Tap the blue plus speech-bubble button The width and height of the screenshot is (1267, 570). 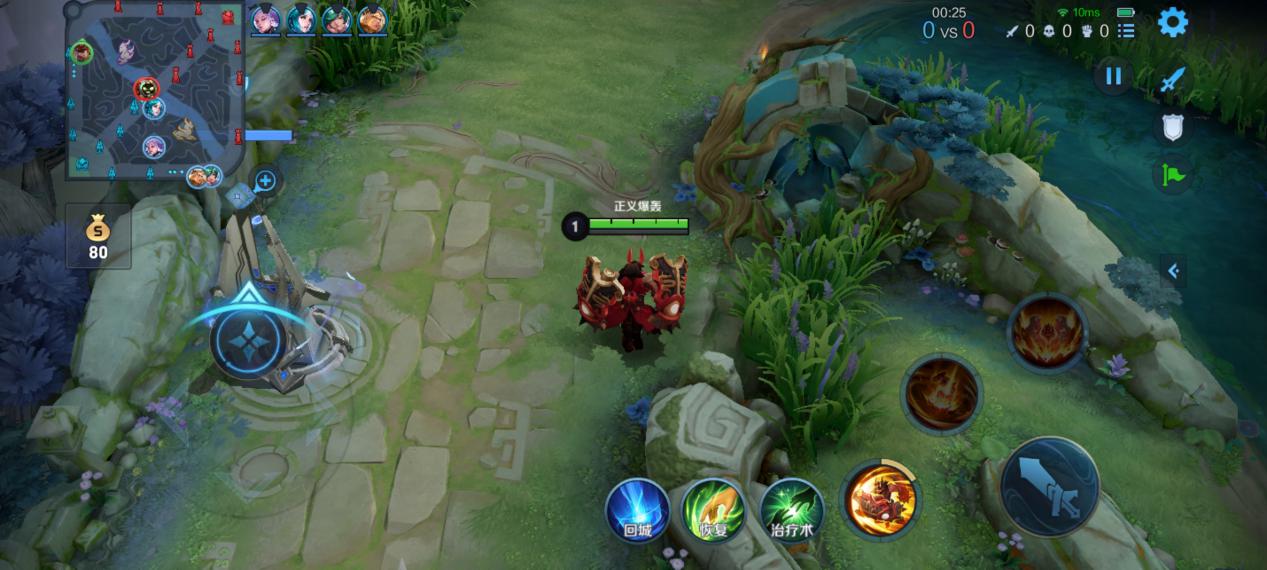[265, 181]
